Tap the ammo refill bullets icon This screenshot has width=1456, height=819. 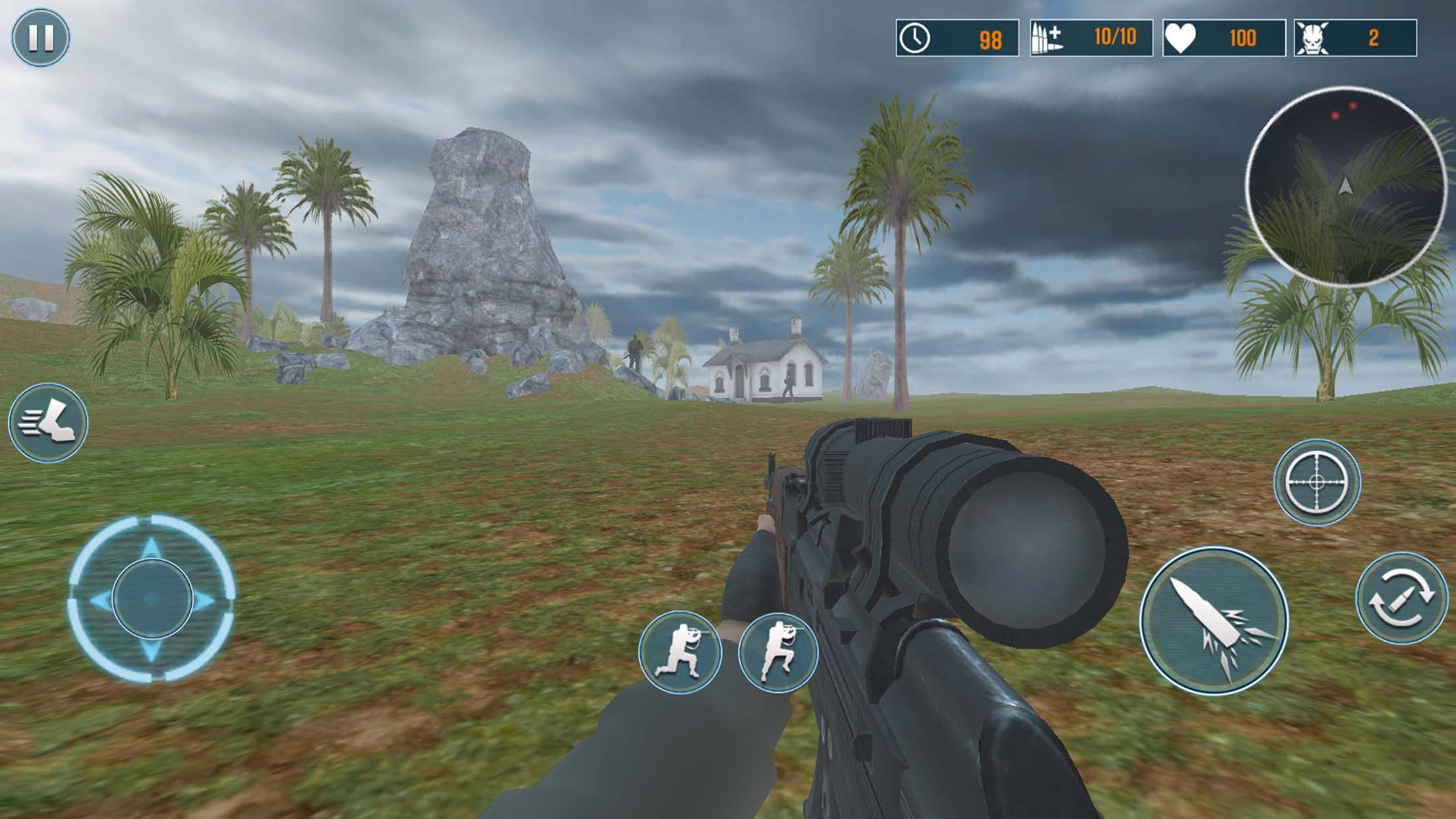click(1048, 38)
